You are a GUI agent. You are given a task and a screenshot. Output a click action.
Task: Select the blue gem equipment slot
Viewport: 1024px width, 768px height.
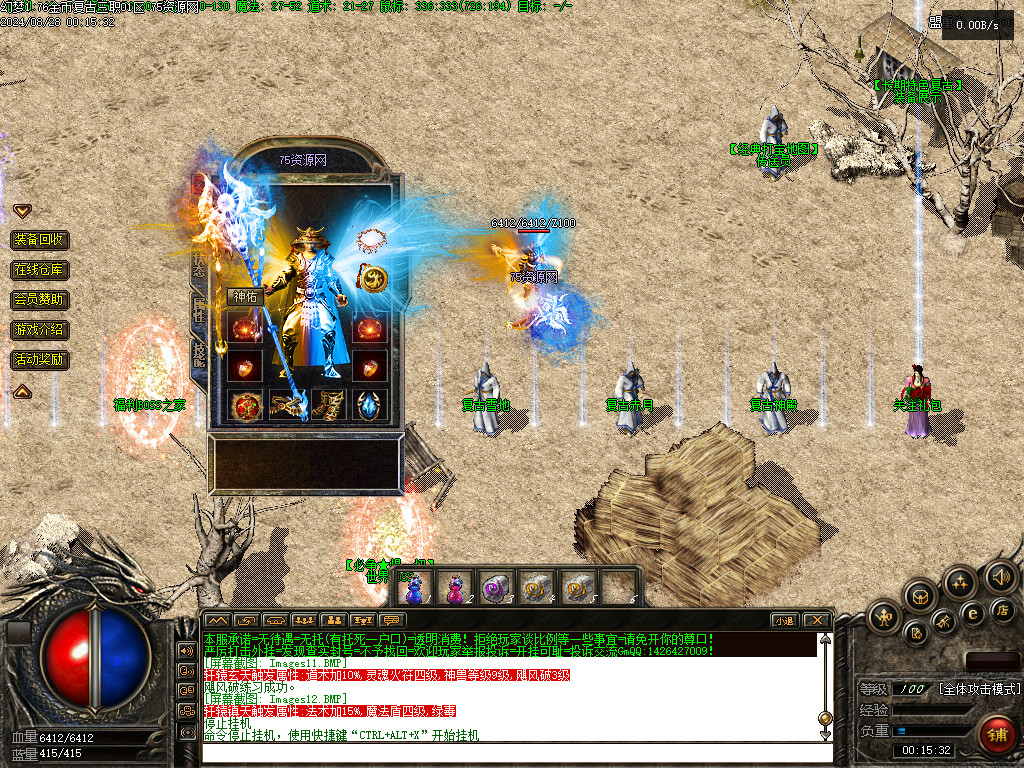369,406
